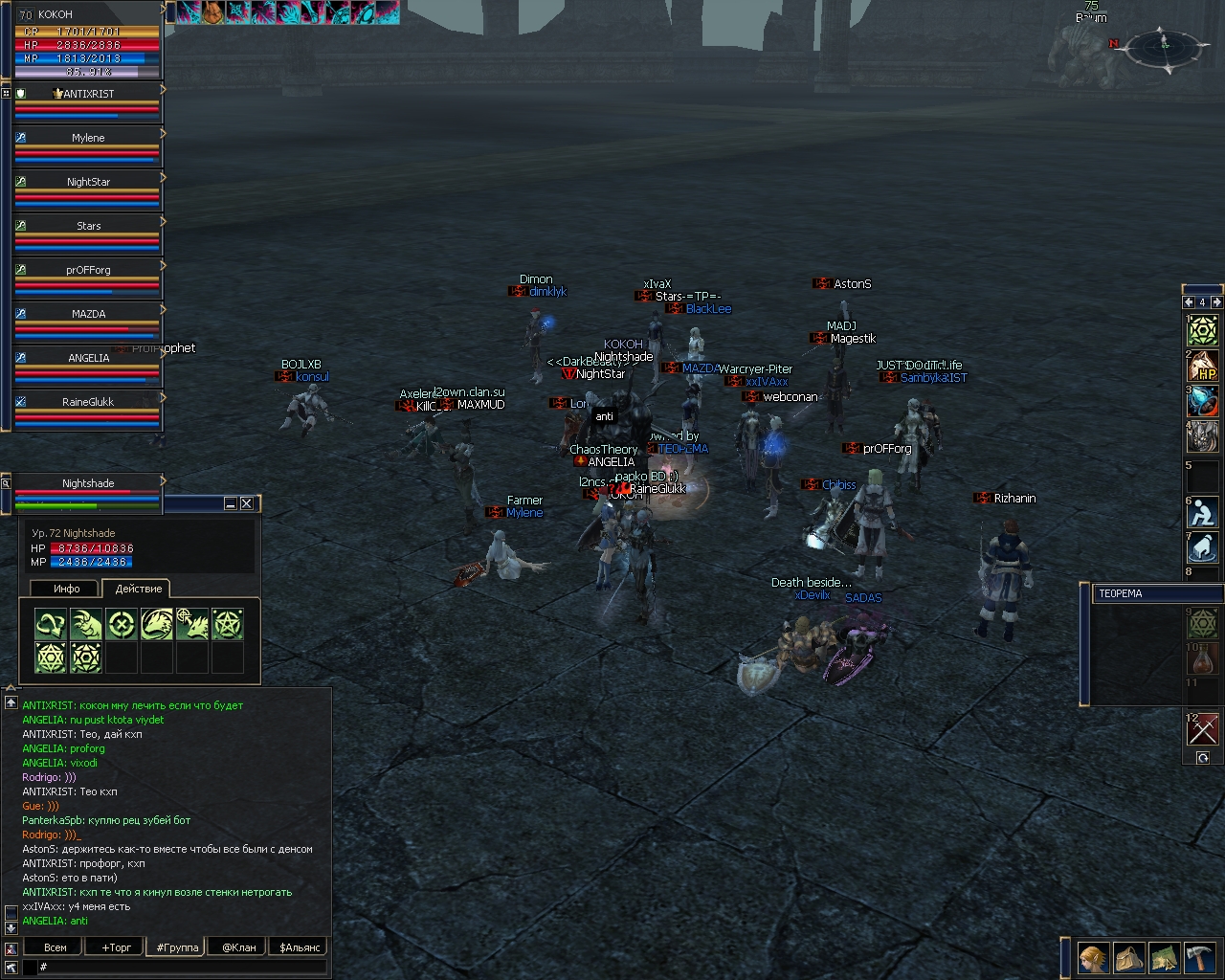The width and height of the screenshot is (1225, 980).
Task: Close the Nightshade pet window
Action: tap(247, 503)
